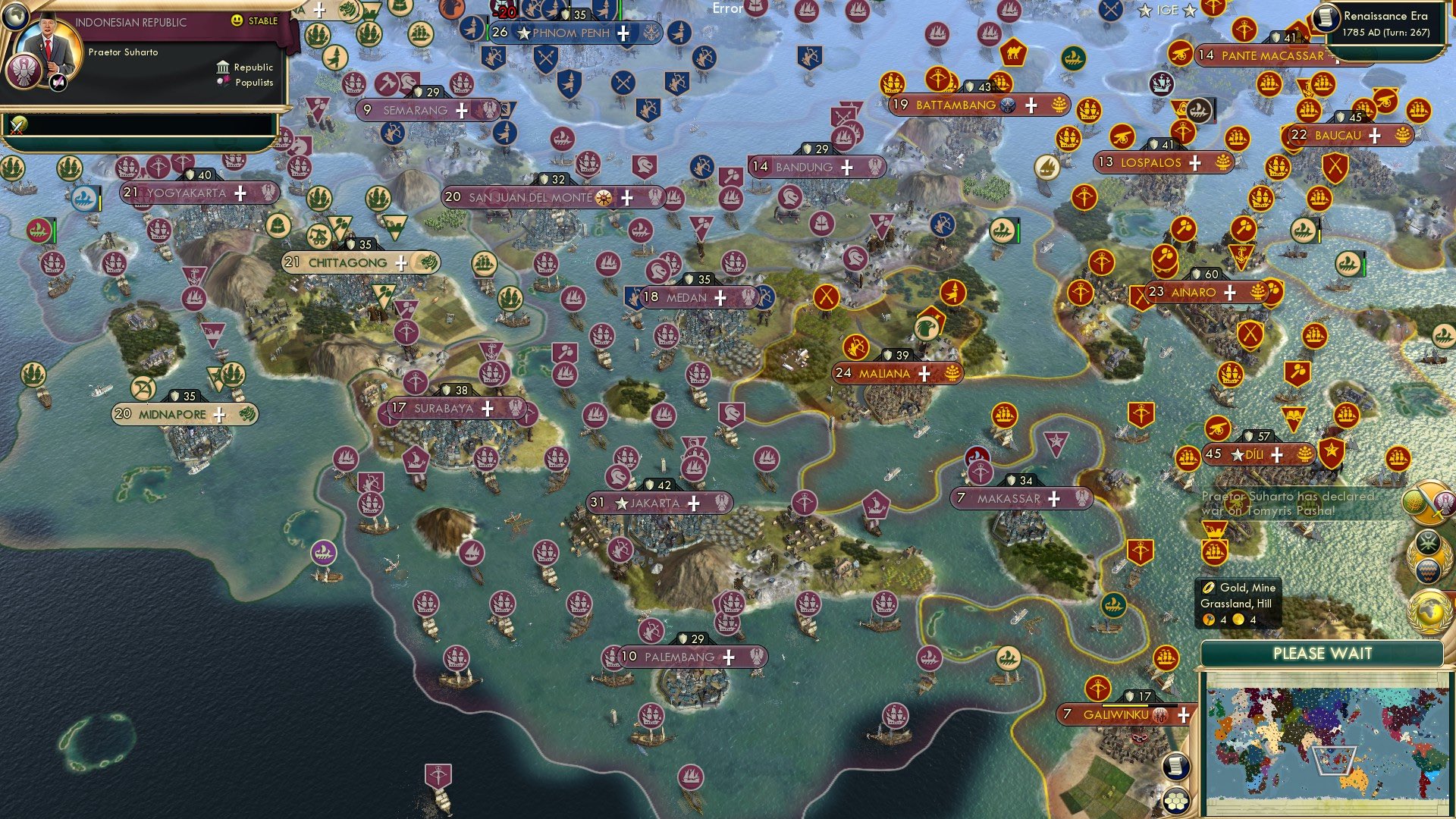Click the Please Wait turn button
Screen dimensions: 1456x819
pos(1322,654)
